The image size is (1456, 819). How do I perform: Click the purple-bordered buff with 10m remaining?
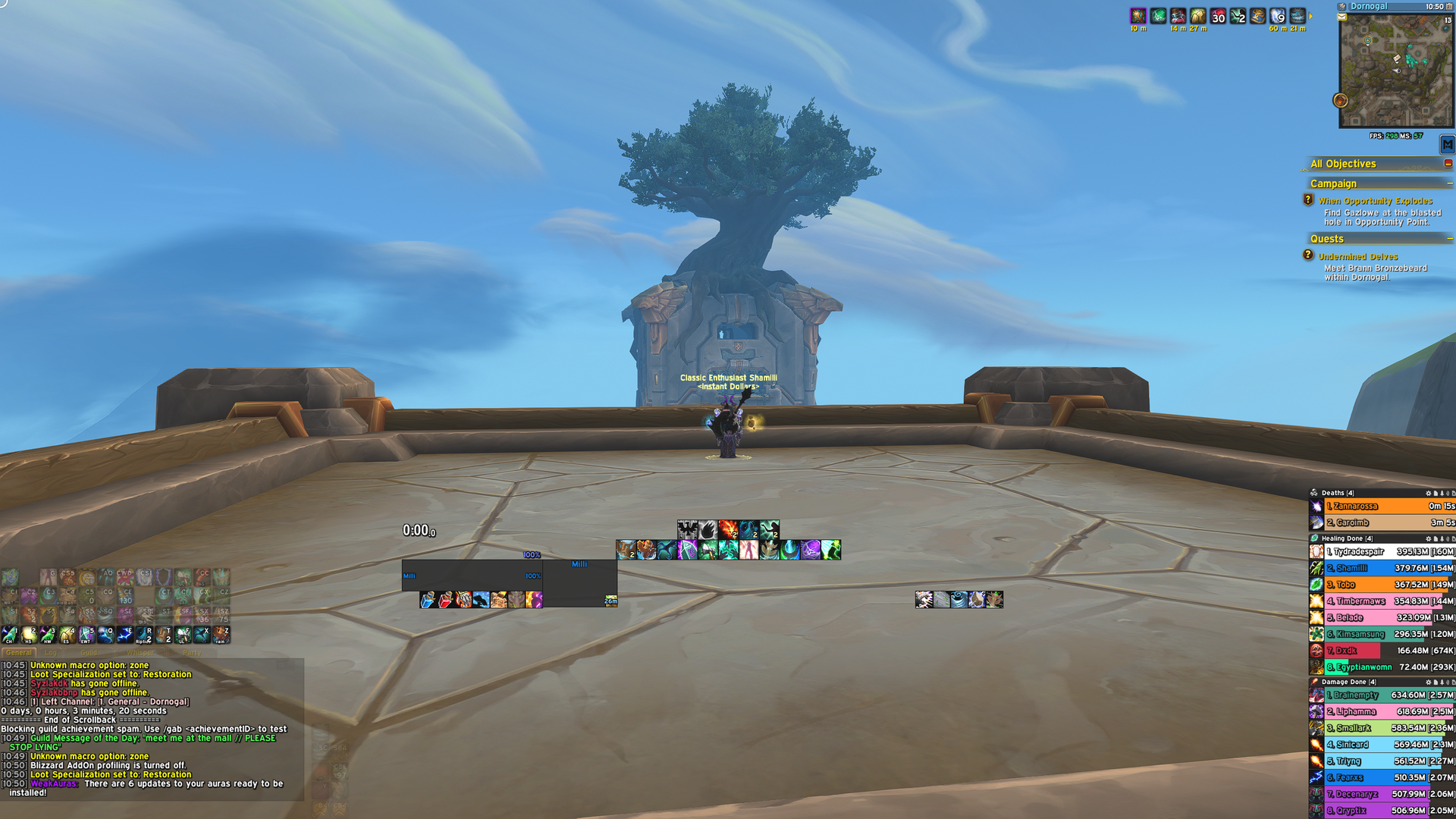(x=1138, y=15)
